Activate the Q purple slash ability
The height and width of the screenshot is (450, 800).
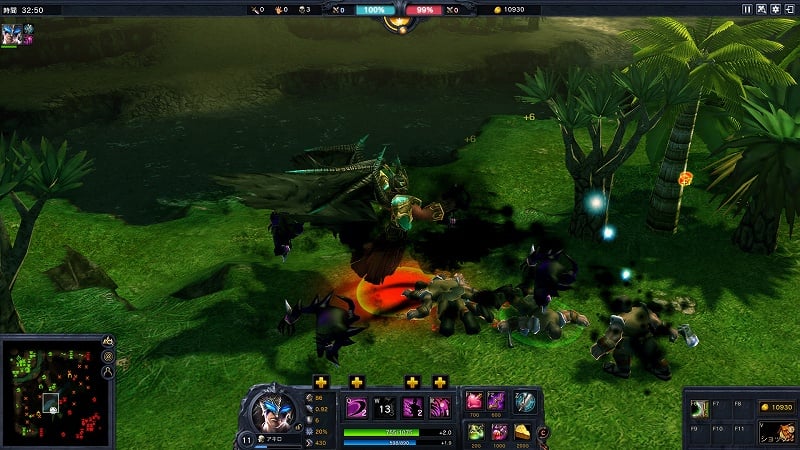tap(357, 407)
